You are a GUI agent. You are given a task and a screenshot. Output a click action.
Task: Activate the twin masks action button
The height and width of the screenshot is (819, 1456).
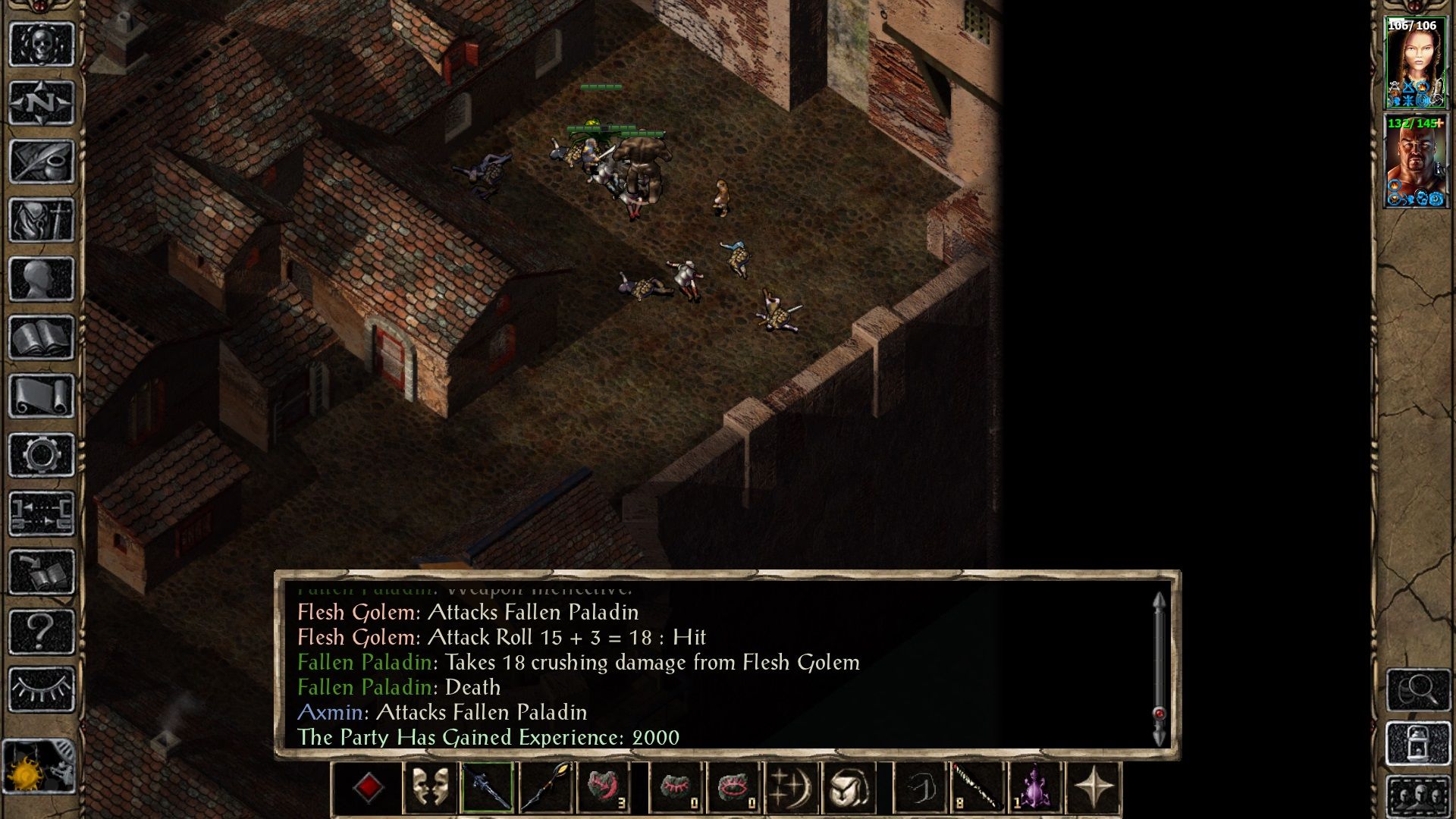click(x=429, y=788)
